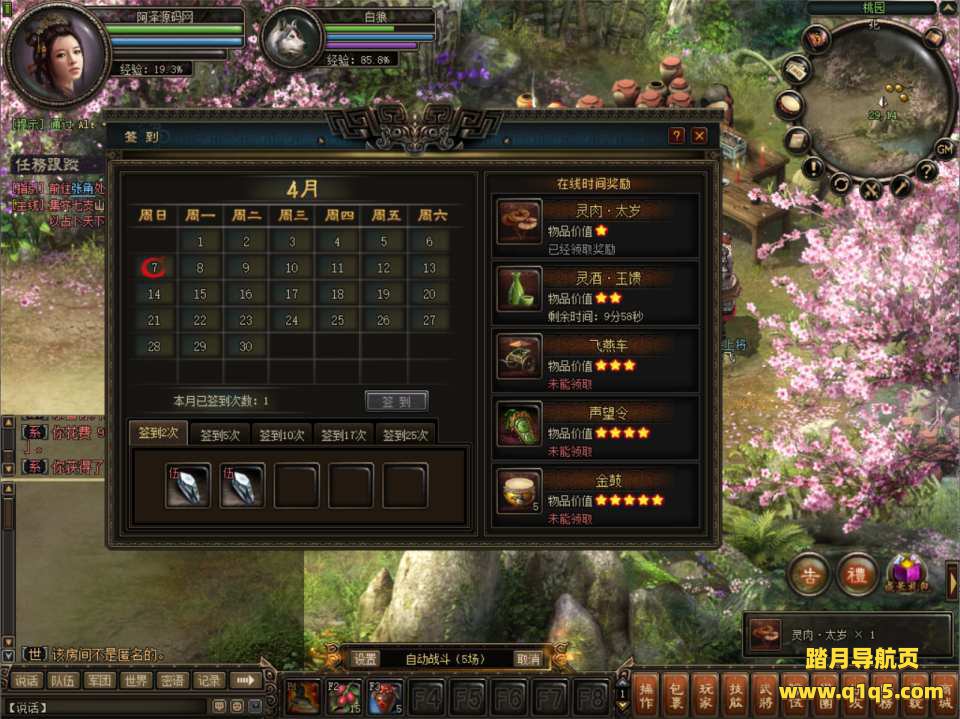Open the crossed swords icon below minimap
This screenshot has width=960, height=719.
coord(871,189)
